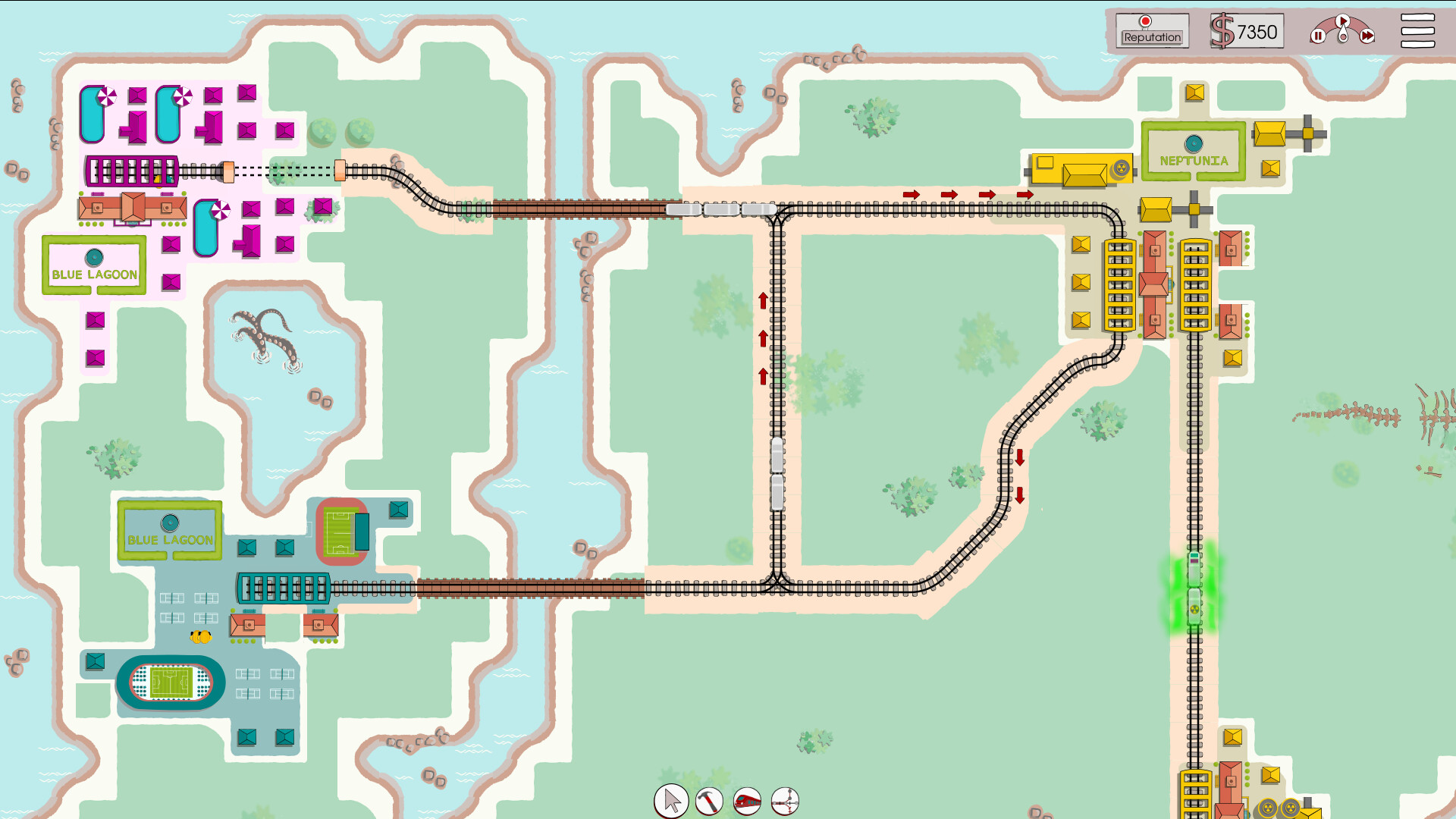
Task: Click the Neptunia station sign
Action: coord(1194,152)
